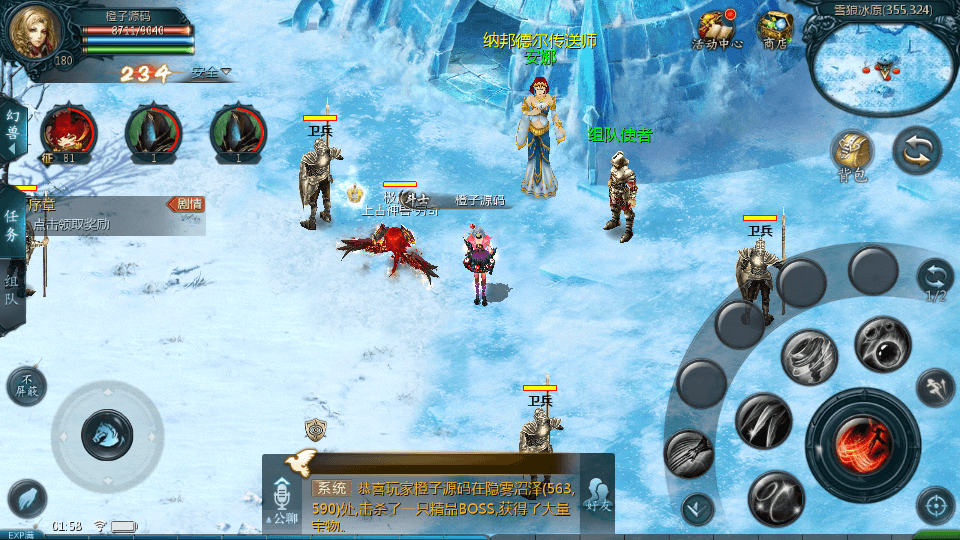The width and height of the screenshot is (960, 540).
Task: Switch skill page with the 1/2 button
Action: point(935,278)
